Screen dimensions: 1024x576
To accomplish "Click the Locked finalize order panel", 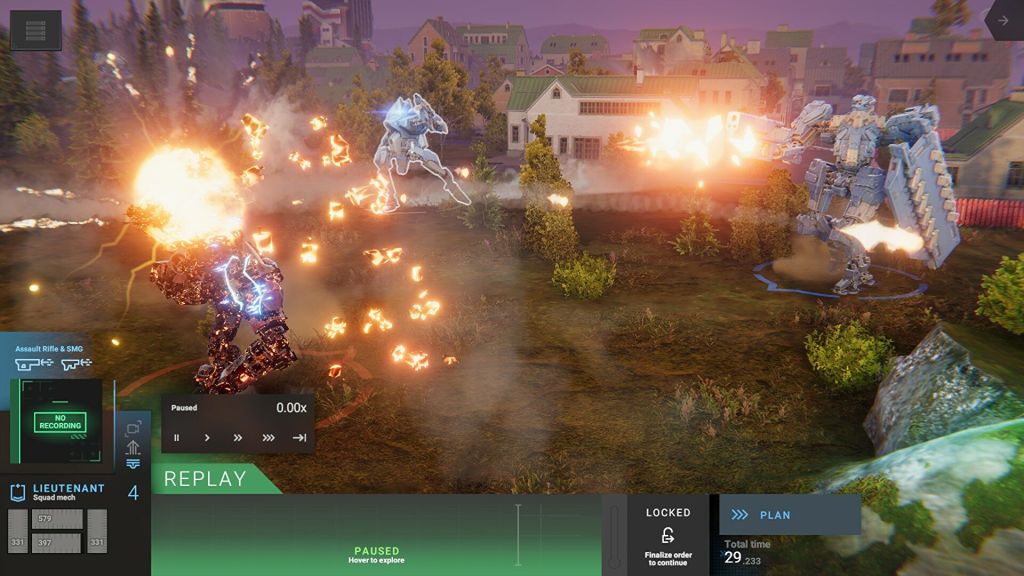I will pyautogui.click(x=668, y=535).
